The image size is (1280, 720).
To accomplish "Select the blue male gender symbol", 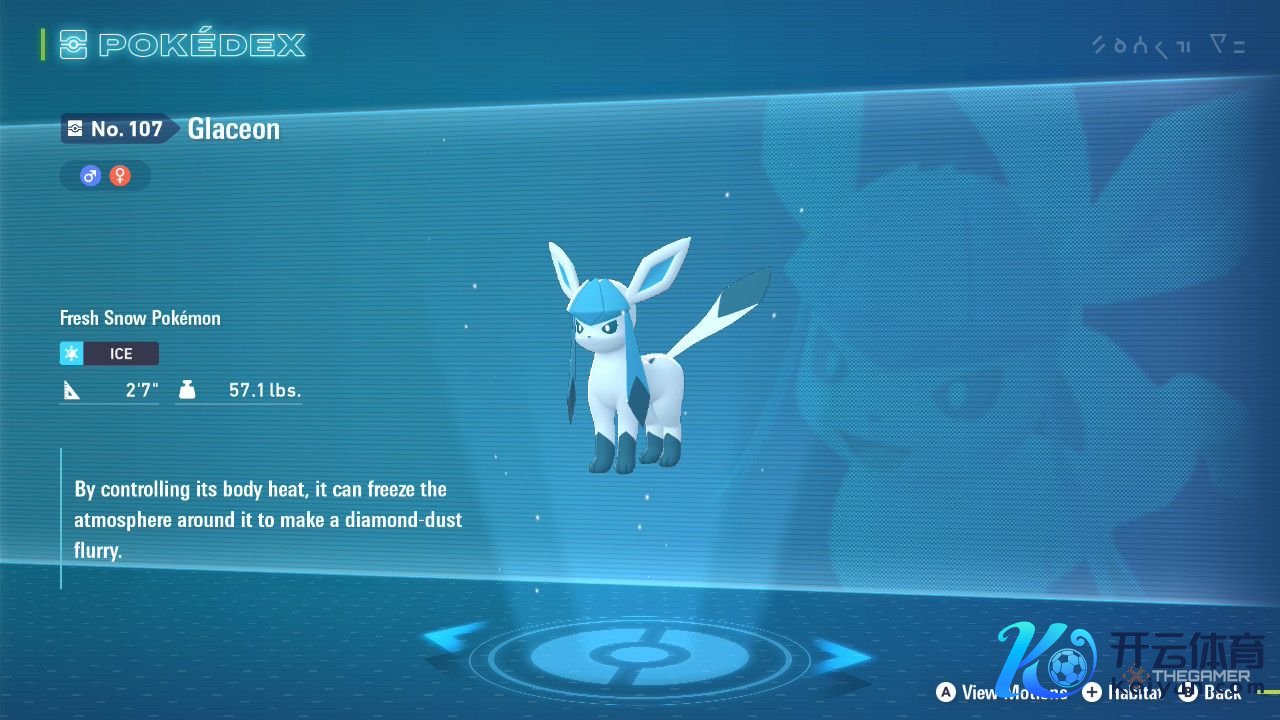I will (91, 176).
